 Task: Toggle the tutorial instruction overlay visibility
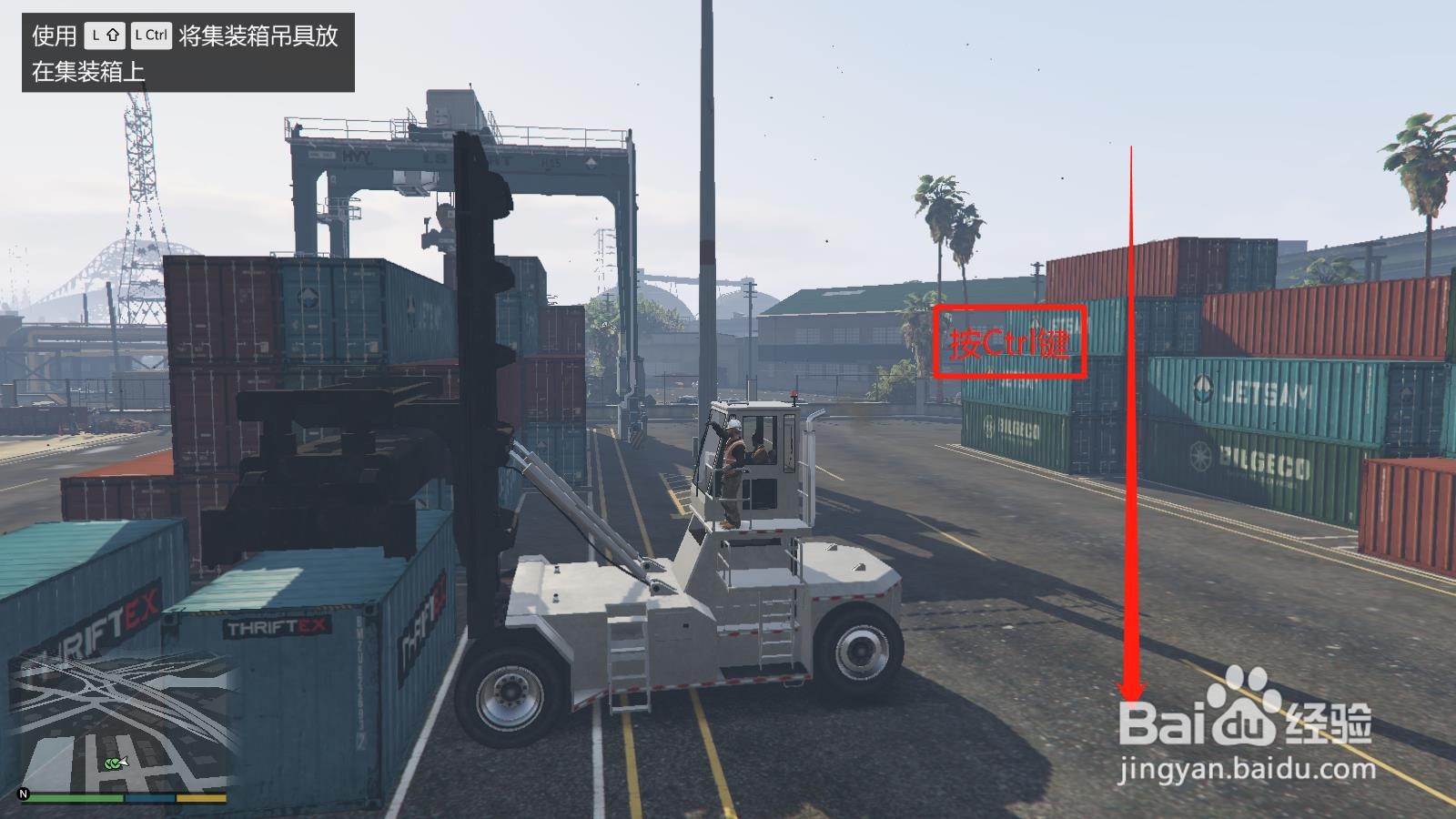pos(182,55)
